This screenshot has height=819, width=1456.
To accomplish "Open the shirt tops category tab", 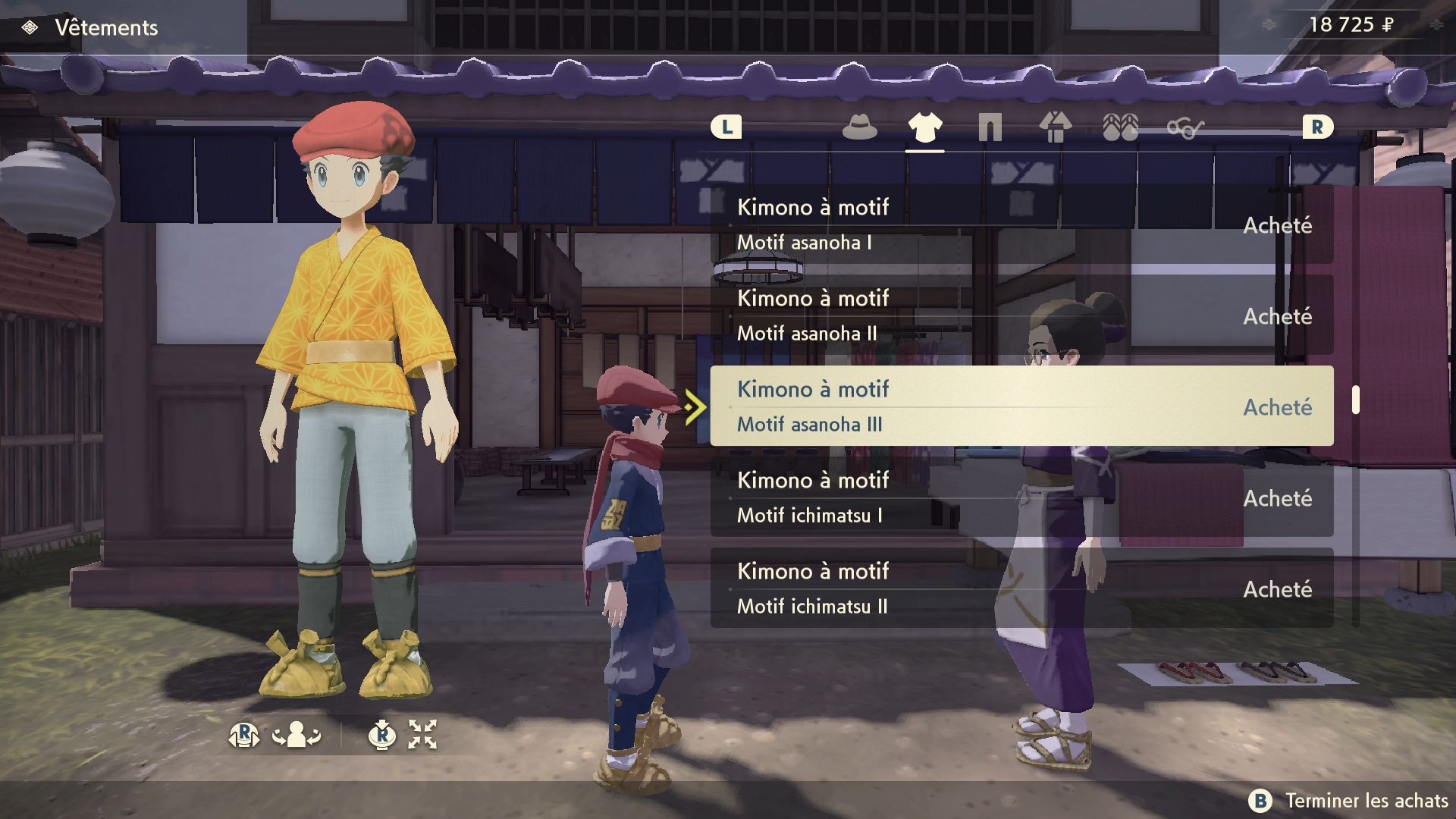I will pos(924,127).
